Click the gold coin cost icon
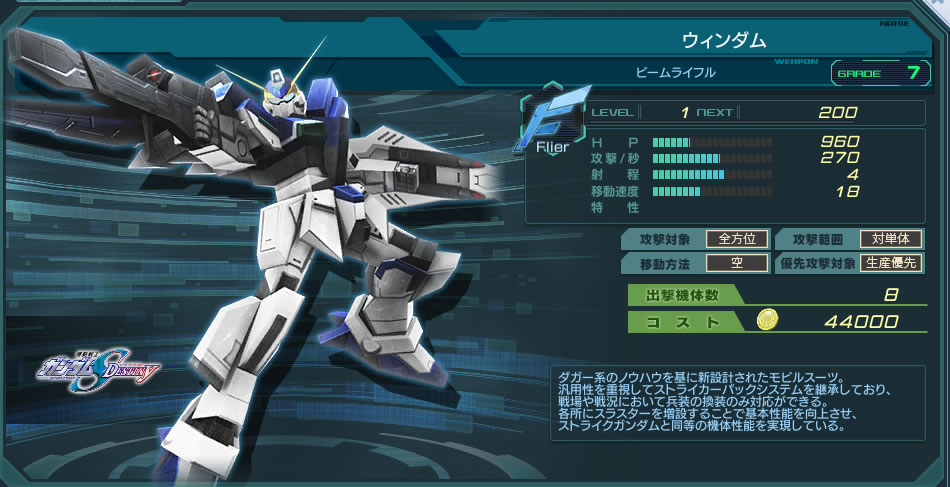The image size is (950, 487). click(x=767, y=321)
